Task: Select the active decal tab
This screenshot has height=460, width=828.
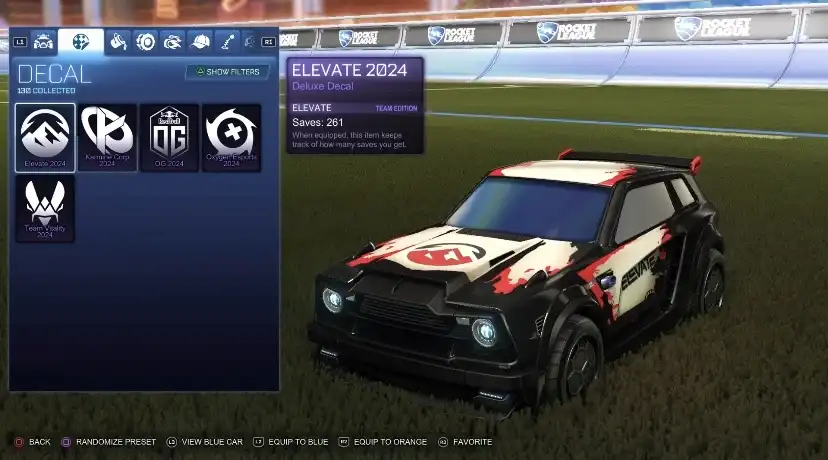Action: [x=81, y=42]
